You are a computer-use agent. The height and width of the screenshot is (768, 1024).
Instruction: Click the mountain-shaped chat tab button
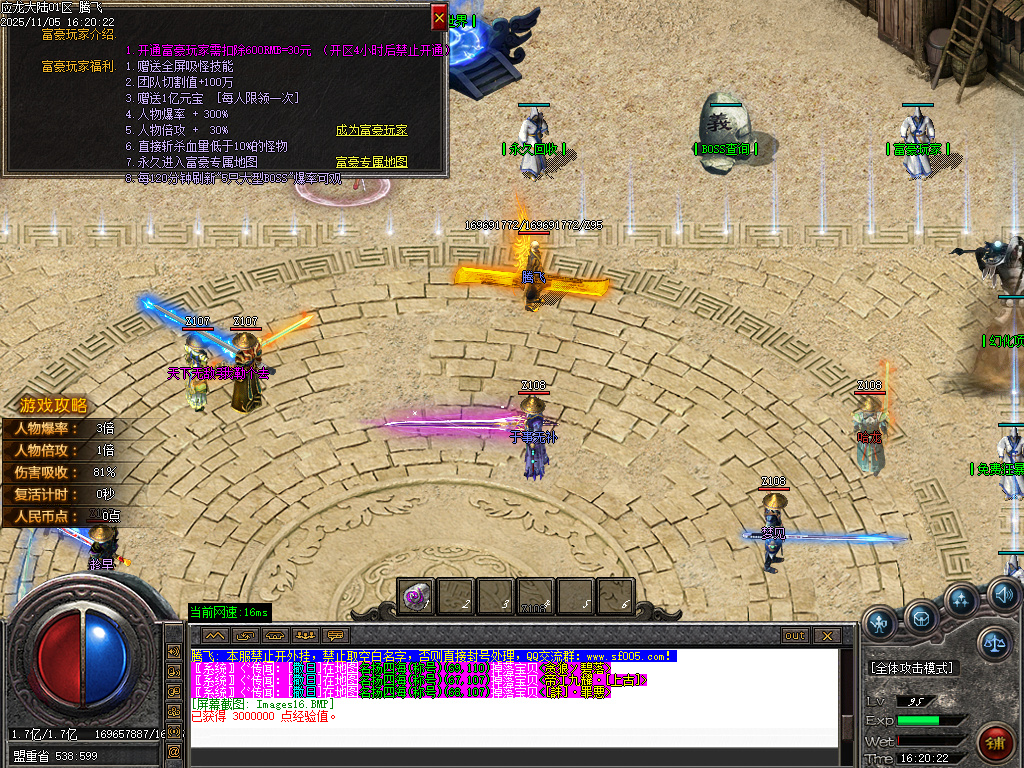pos(214,635)
